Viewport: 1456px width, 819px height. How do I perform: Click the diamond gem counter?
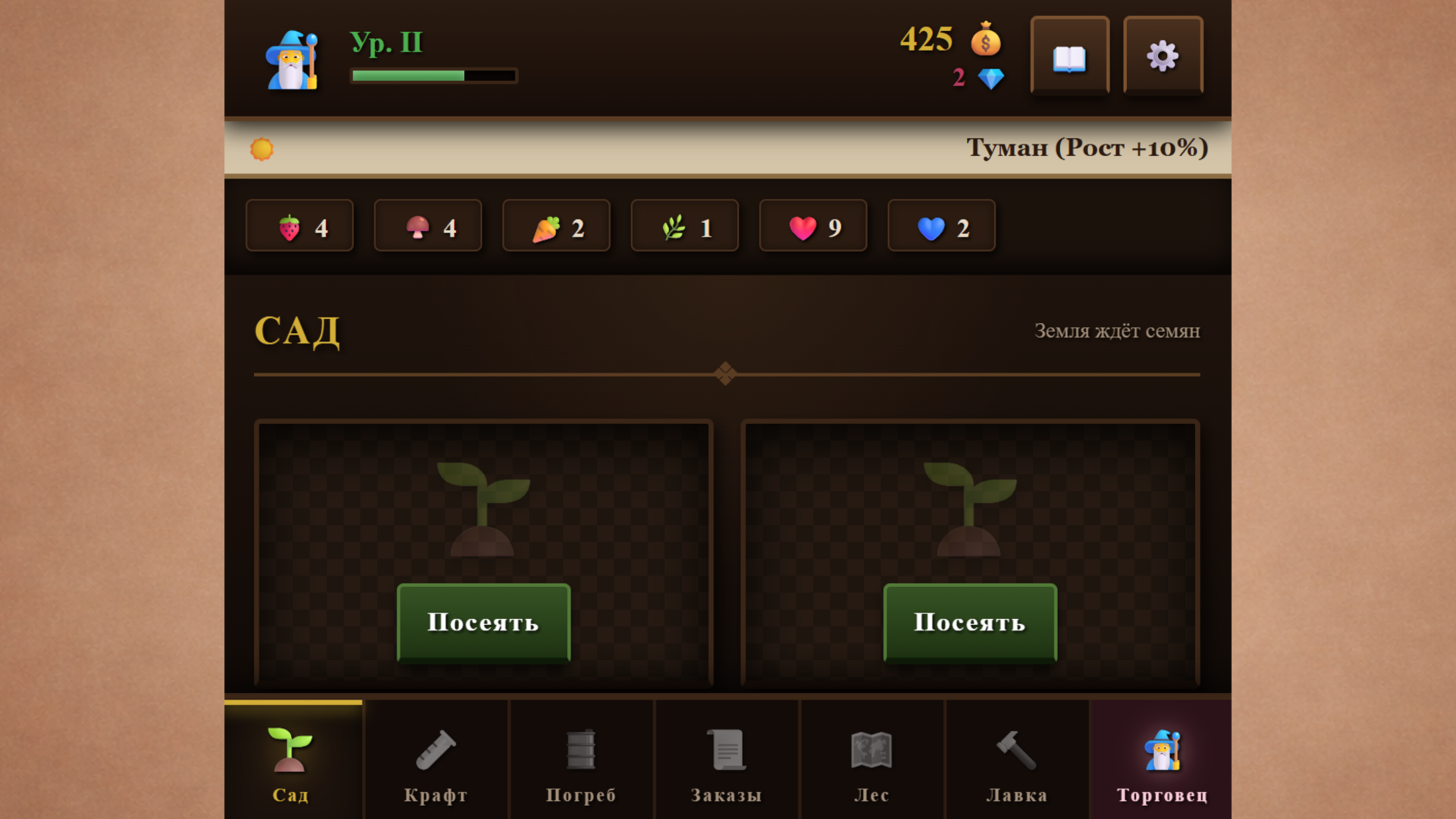[990, 77]
